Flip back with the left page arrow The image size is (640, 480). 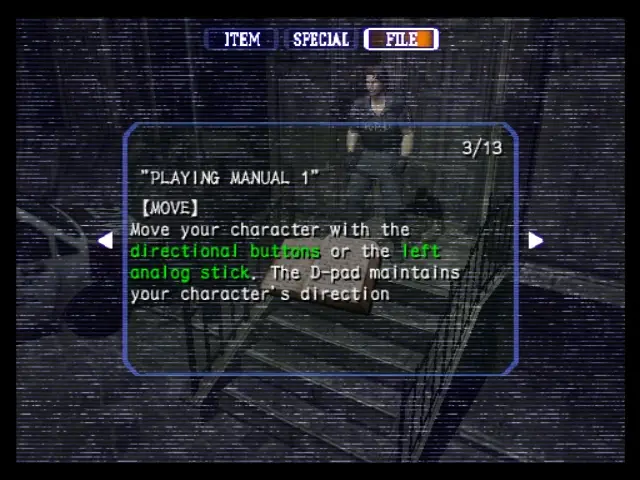coord(105,240)
